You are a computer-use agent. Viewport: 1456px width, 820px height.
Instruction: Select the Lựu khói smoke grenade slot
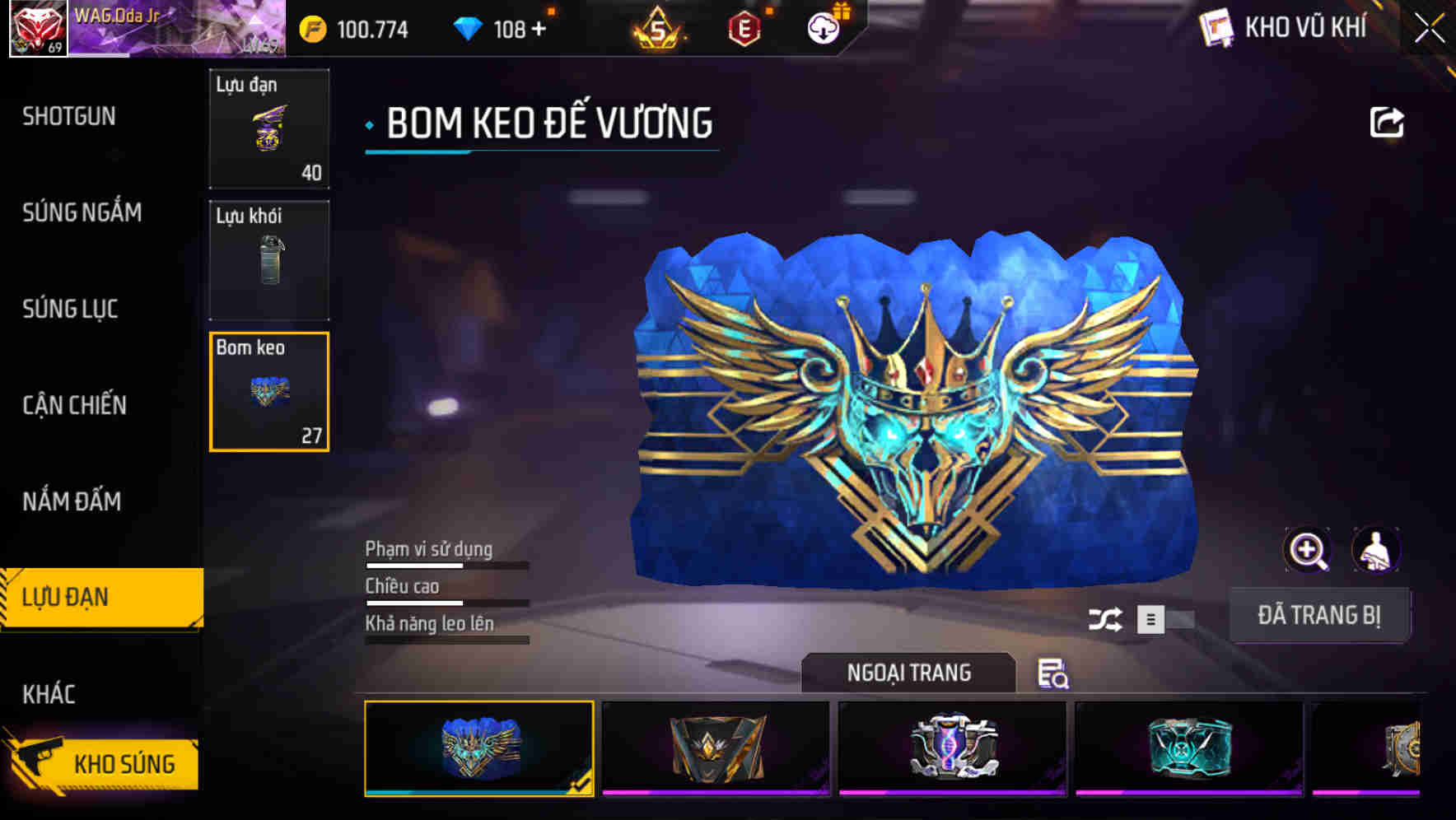(x=269, y=259)
